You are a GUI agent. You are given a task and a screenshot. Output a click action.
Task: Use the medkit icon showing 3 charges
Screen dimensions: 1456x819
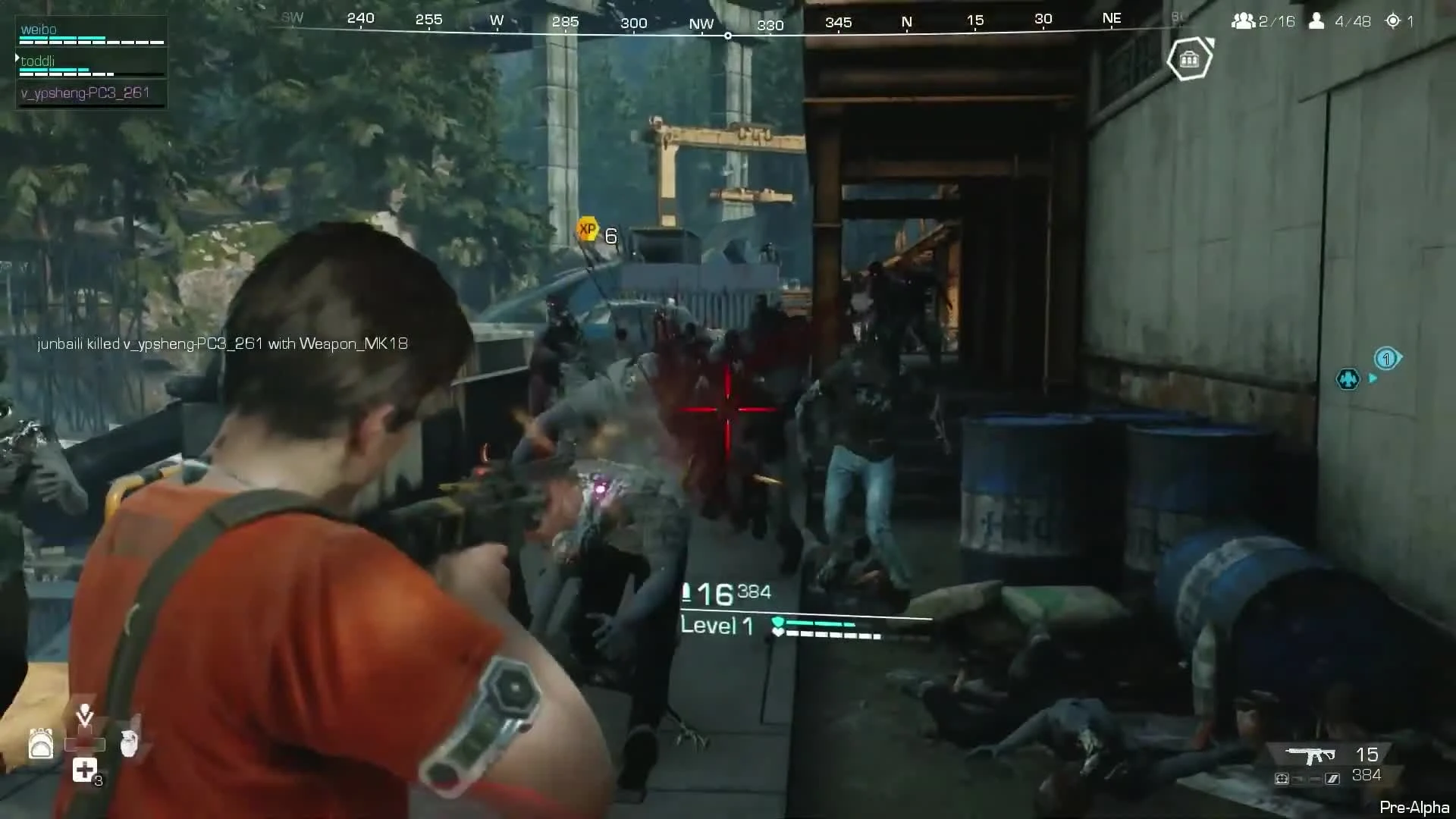pyautogui.click(x=84, y=769)
